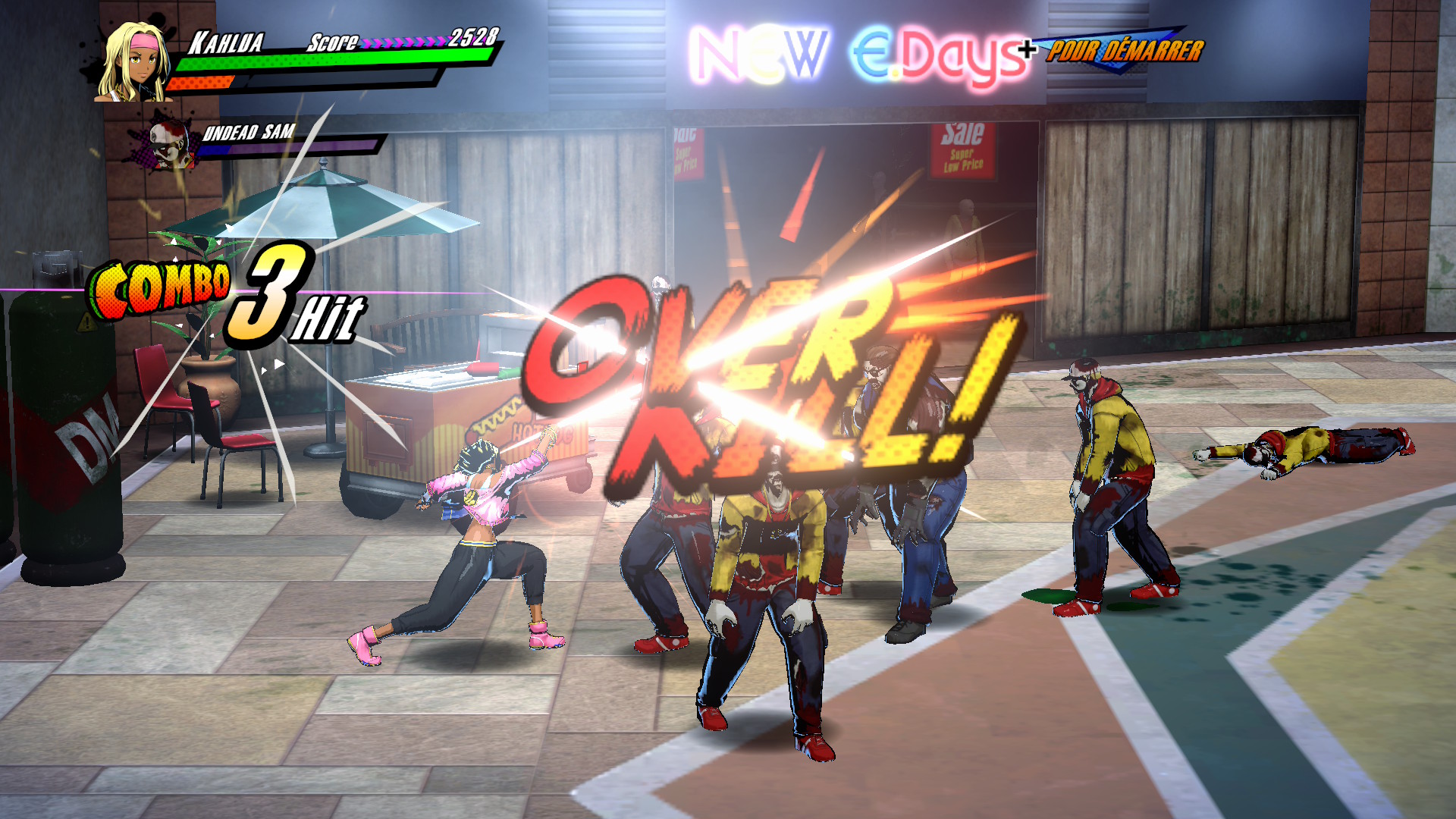Select the Undead Sam enemy portrait
1456x819 pixels.
pyautogui.click(x=168, y=143)
